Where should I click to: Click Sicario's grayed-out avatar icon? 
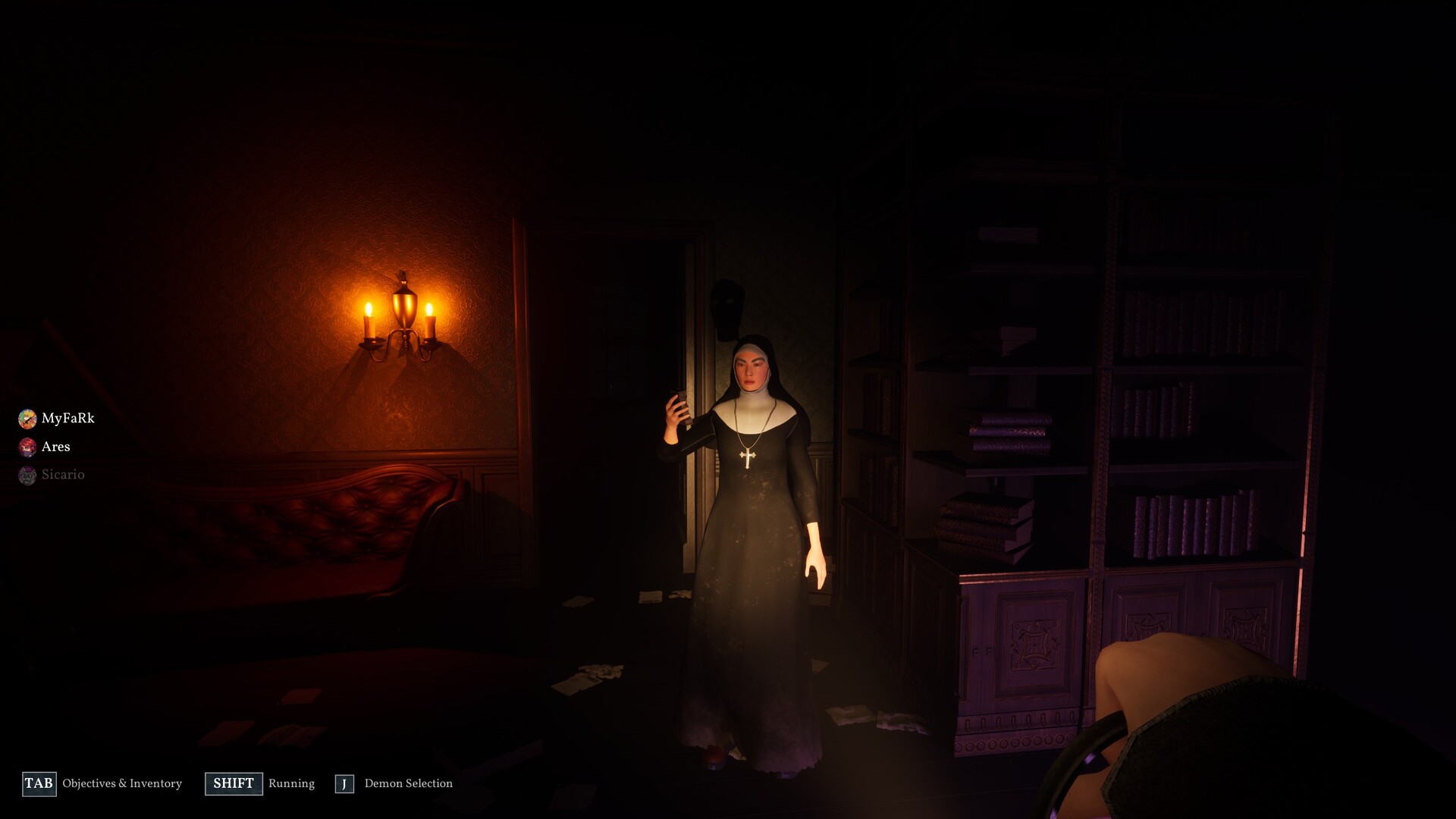[x=27, y=475]
